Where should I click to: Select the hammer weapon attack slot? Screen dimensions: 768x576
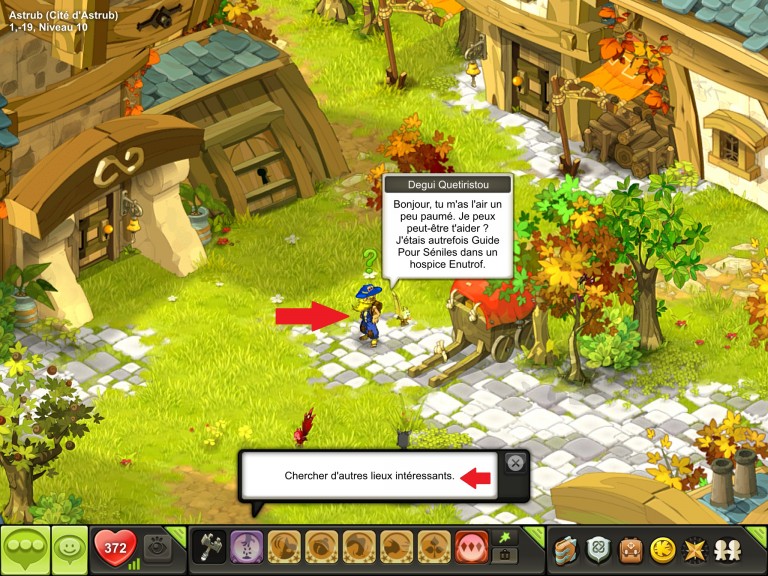[x=210, y=548]
